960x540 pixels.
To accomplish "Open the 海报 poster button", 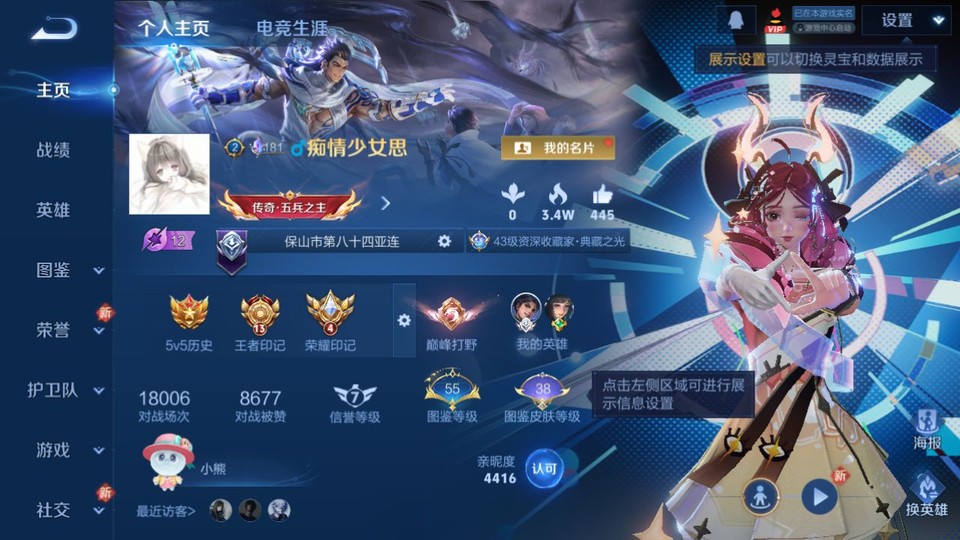I will tap(927, 429).
